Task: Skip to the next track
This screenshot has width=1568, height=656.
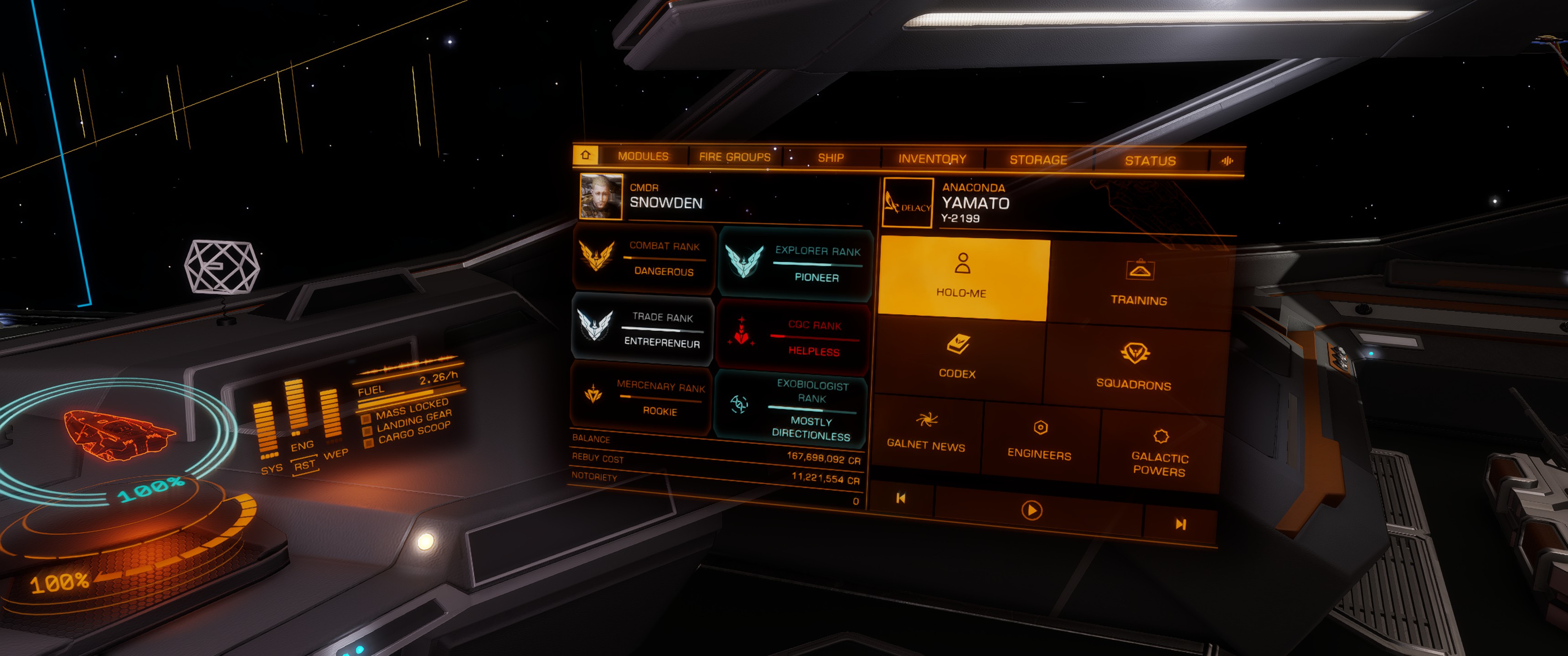Action: 1180,524
